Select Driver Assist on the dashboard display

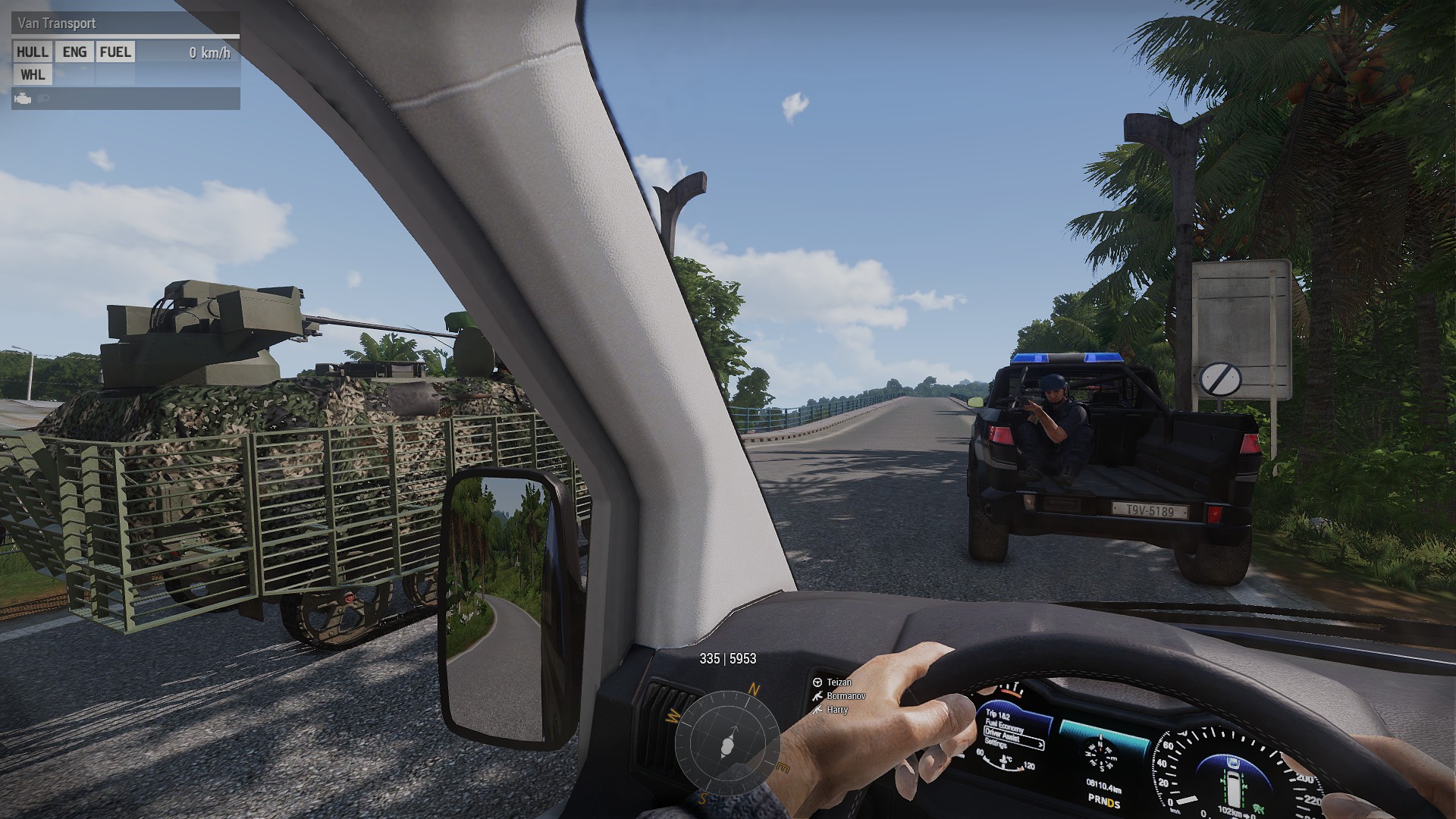1003,736
